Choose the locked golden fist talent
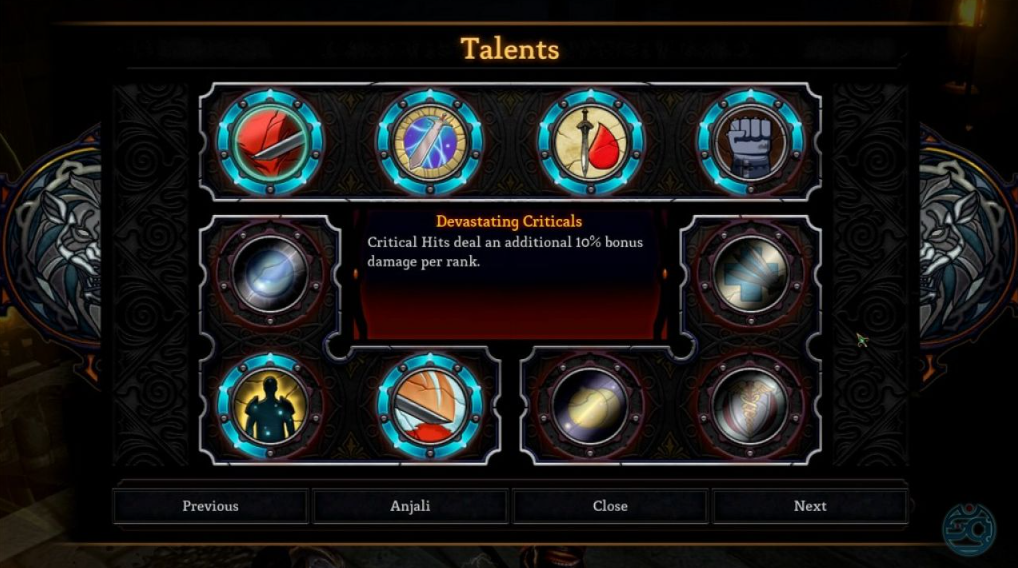Screen dimensions: 1018x568 (x=590, y=405)
